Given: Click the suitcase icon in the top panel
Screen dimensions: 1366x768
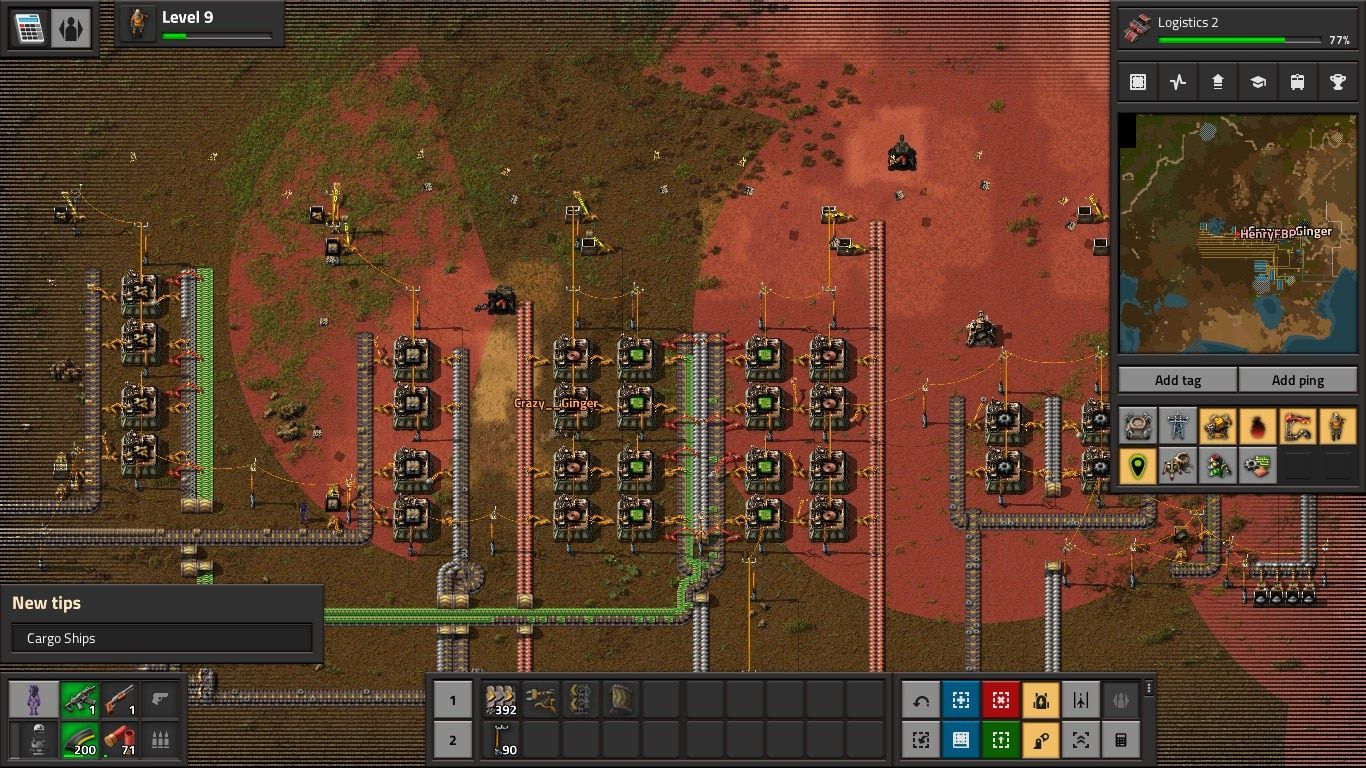Looking at the screenshot, I should (1297, 81).
